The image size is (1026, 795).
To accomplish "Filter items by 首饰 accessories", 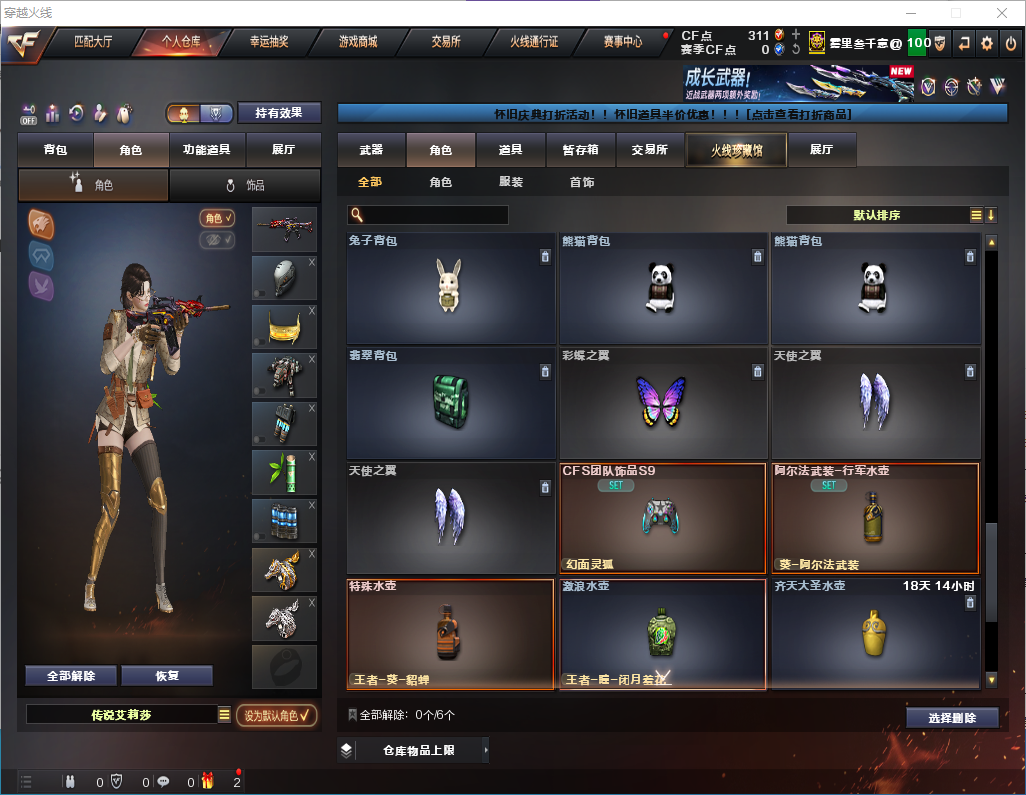I will (582, 182).
